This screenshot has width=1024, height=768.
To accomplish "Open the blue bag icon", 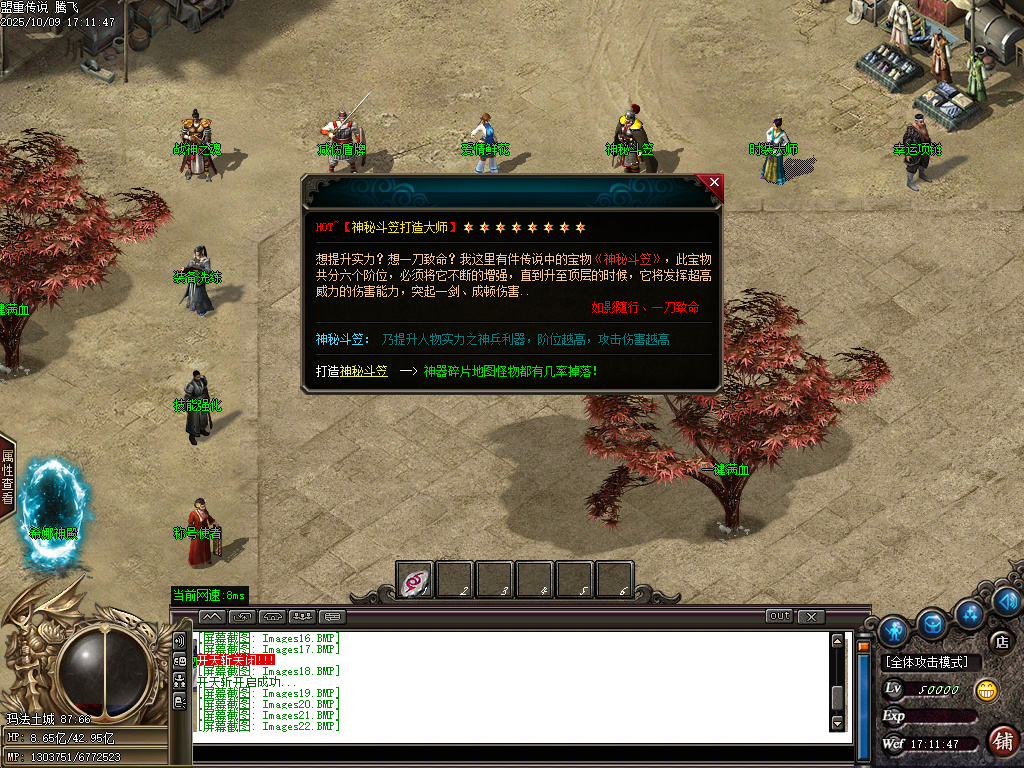I will [933, 623].
